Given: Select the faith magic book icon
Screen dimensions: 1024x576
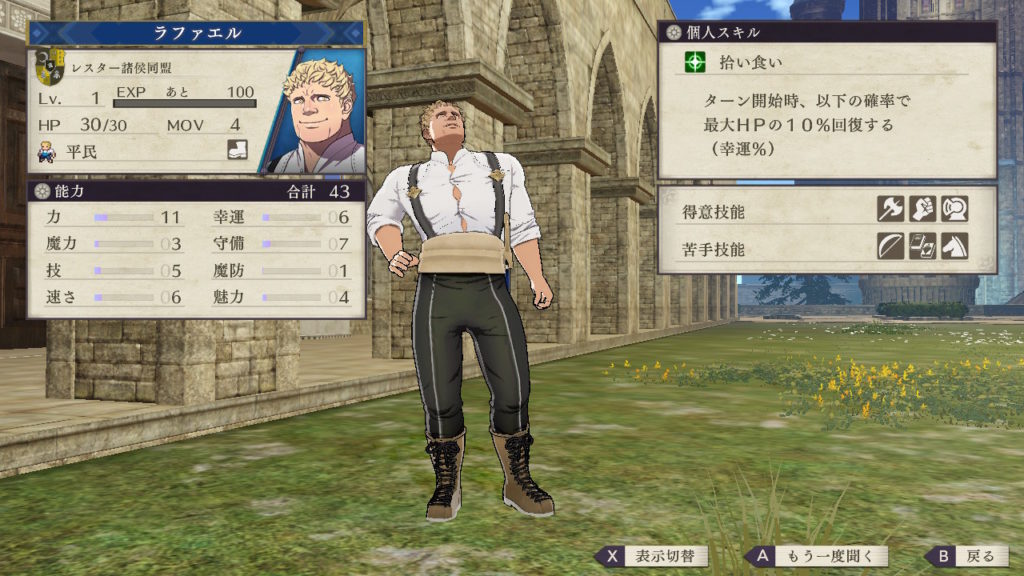Looking at the screenshot, I should [x=922, y=246].
